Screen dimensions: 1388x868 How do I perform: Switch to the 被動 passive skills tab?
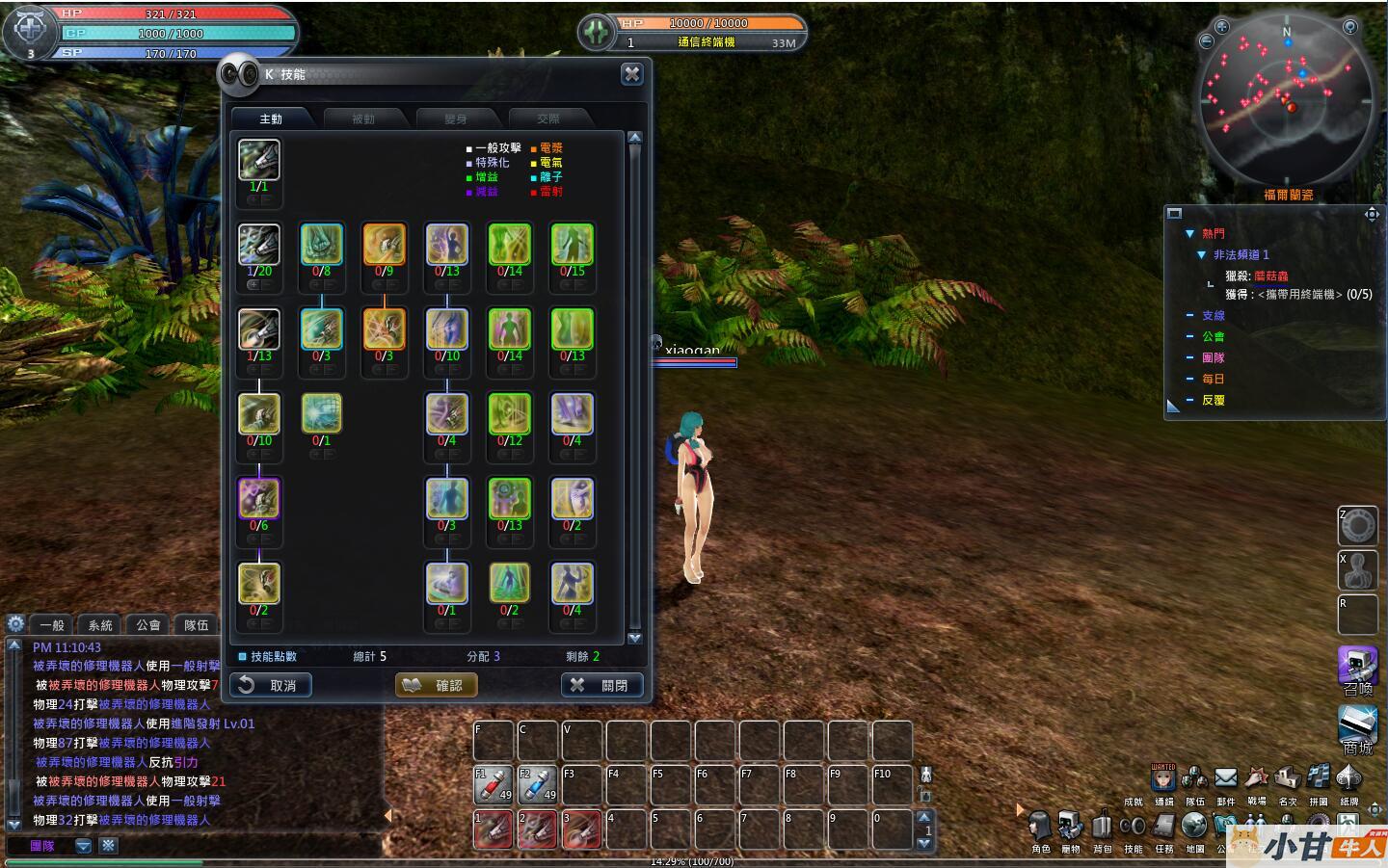(x=363, y=118)
